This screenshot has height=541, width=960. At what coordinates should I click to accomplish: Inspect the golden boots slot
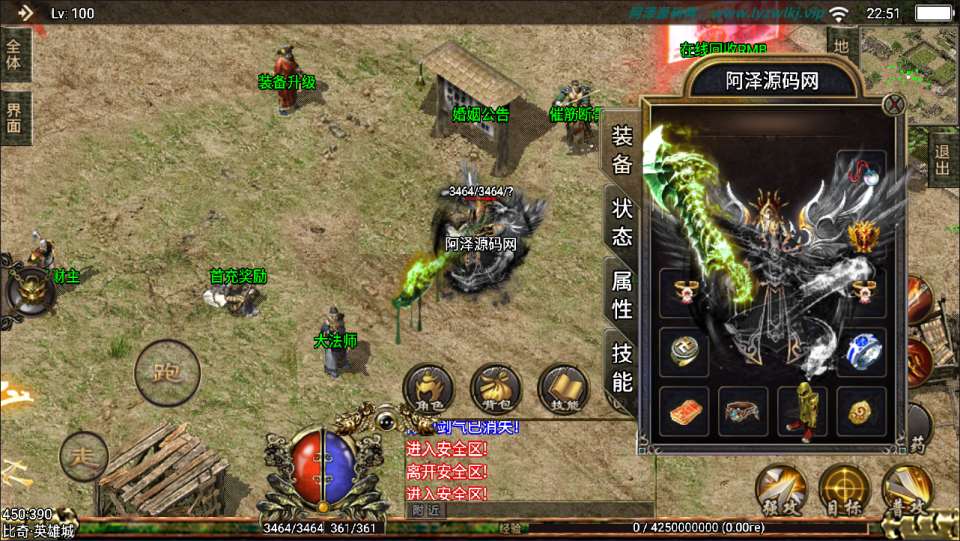click(x=802, y=411)
